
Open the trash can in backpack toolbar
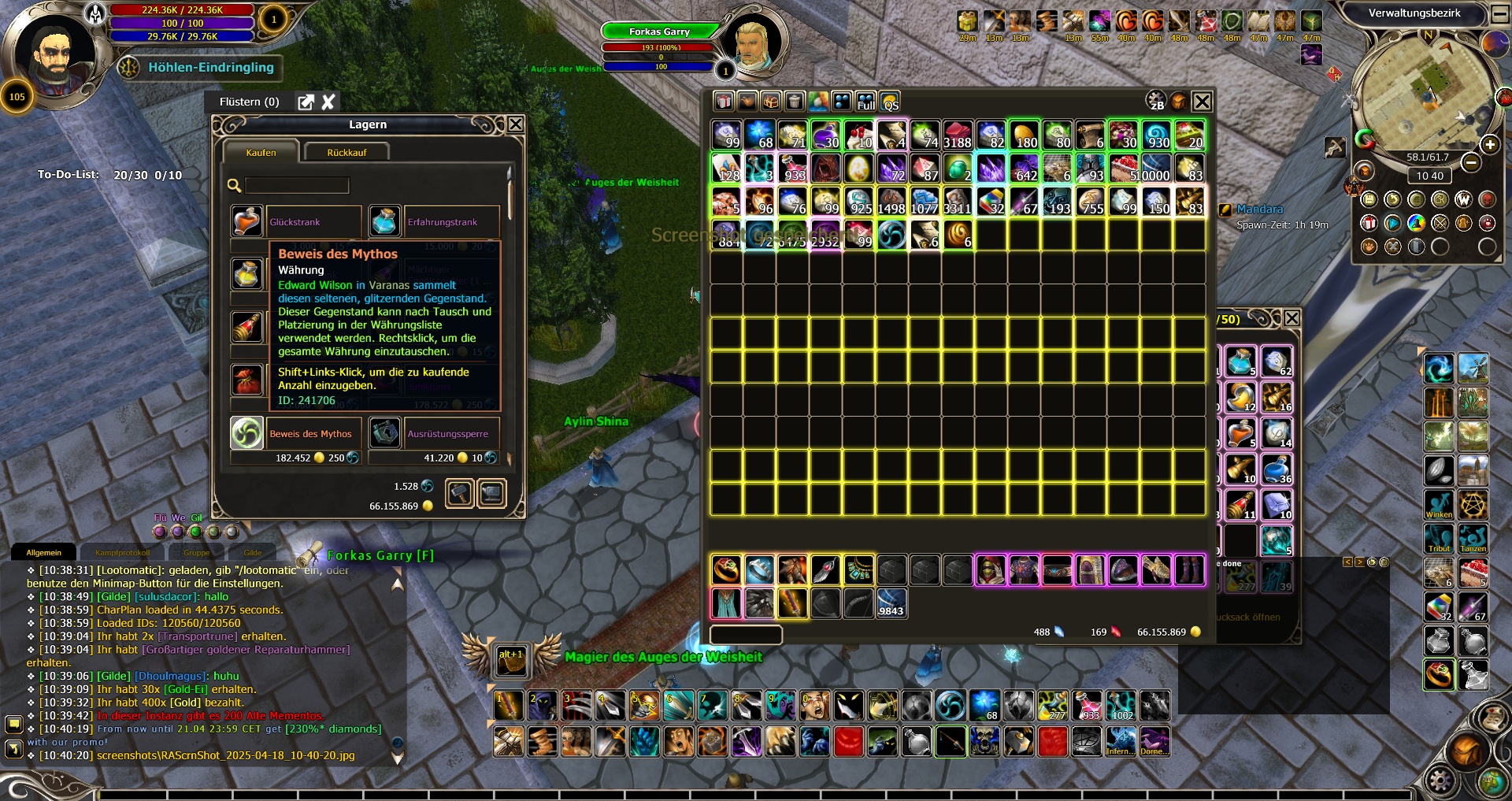click(x=795, y=102)
